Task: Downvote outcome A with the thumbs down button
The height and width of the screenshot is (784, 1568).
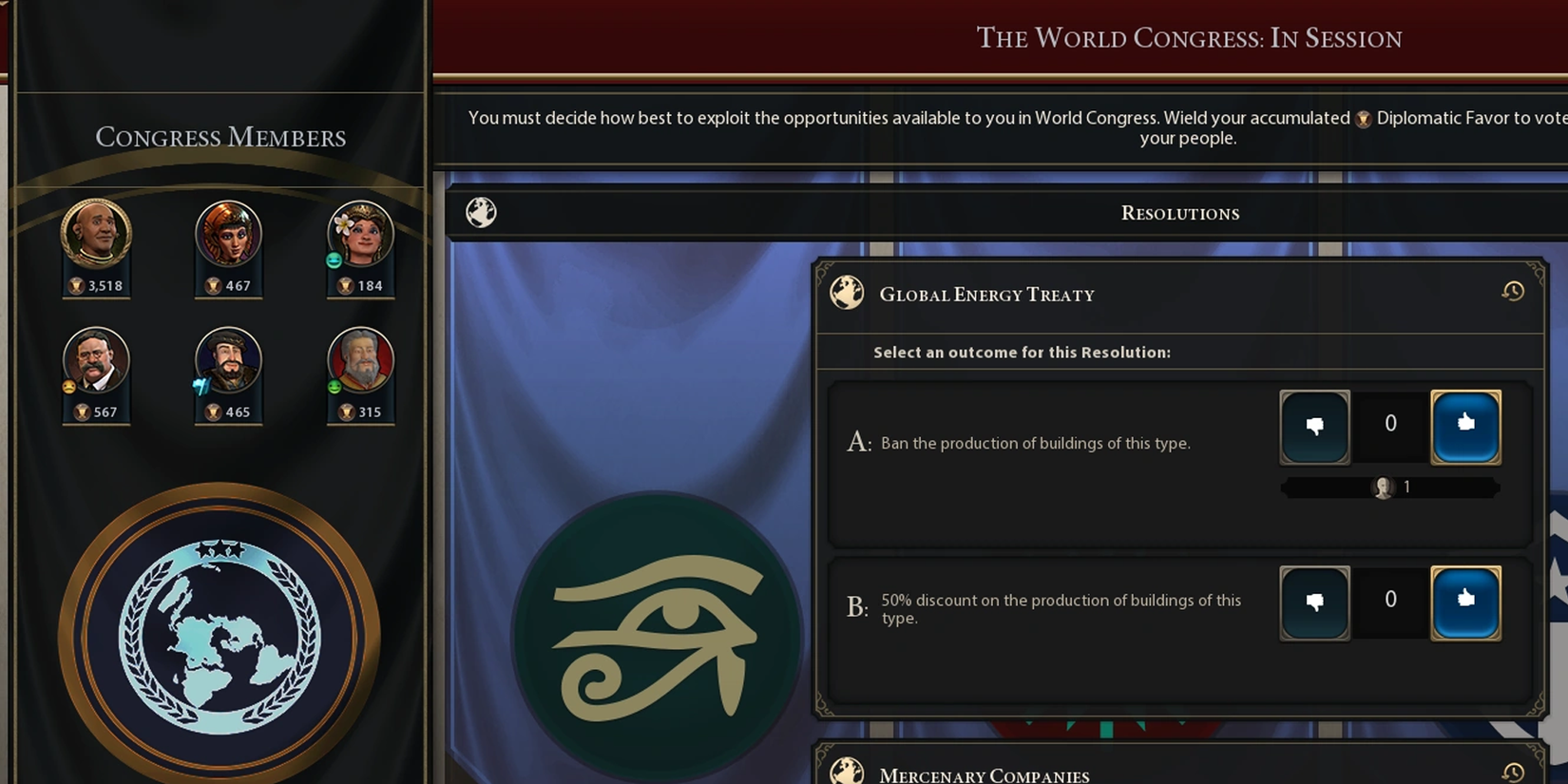Action: (1314, 426)
